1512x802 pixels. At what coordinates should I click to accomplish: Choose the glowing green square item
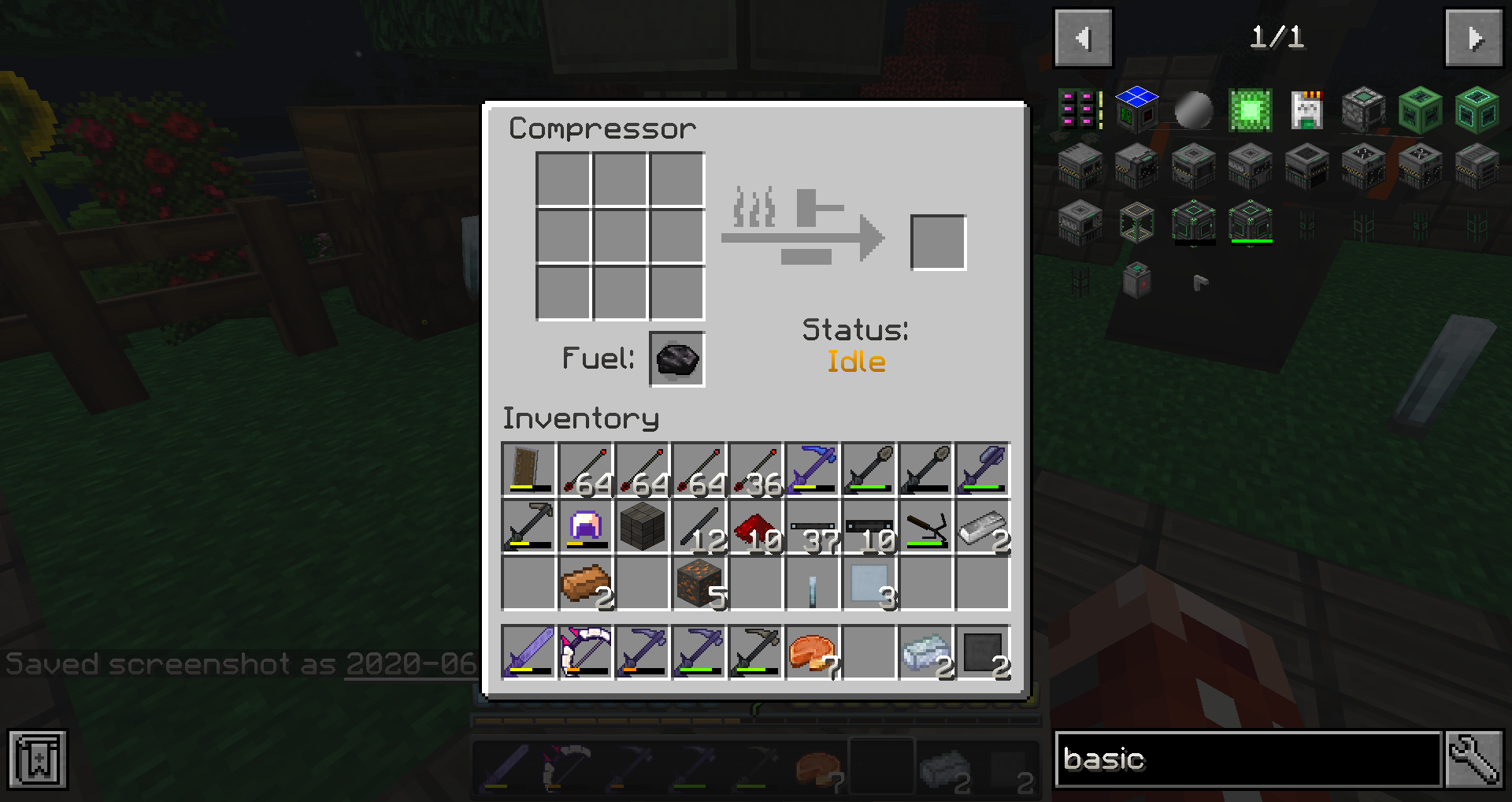click(x=1250, y=109)
